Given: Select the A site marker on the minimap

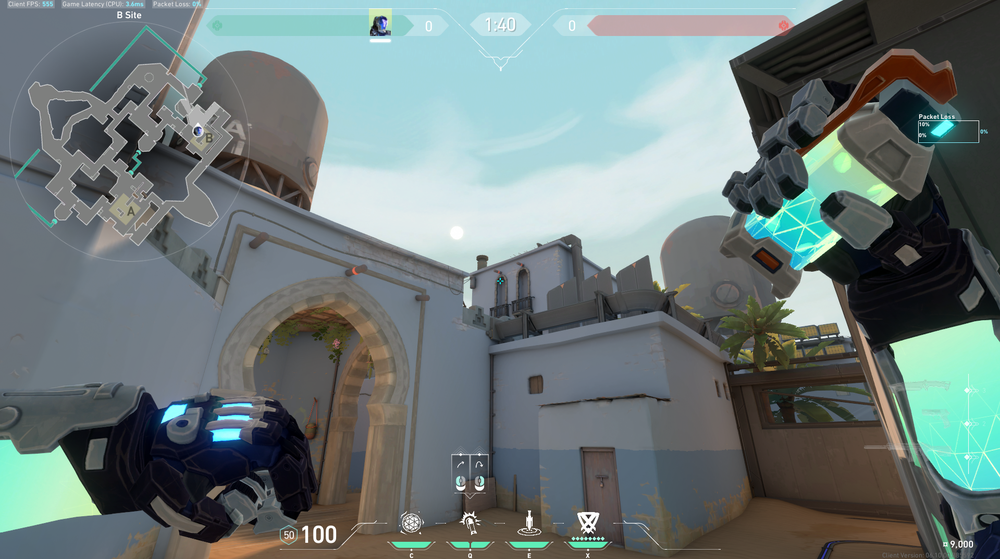Looking at the screenshot, I should (x=128, y=211).
